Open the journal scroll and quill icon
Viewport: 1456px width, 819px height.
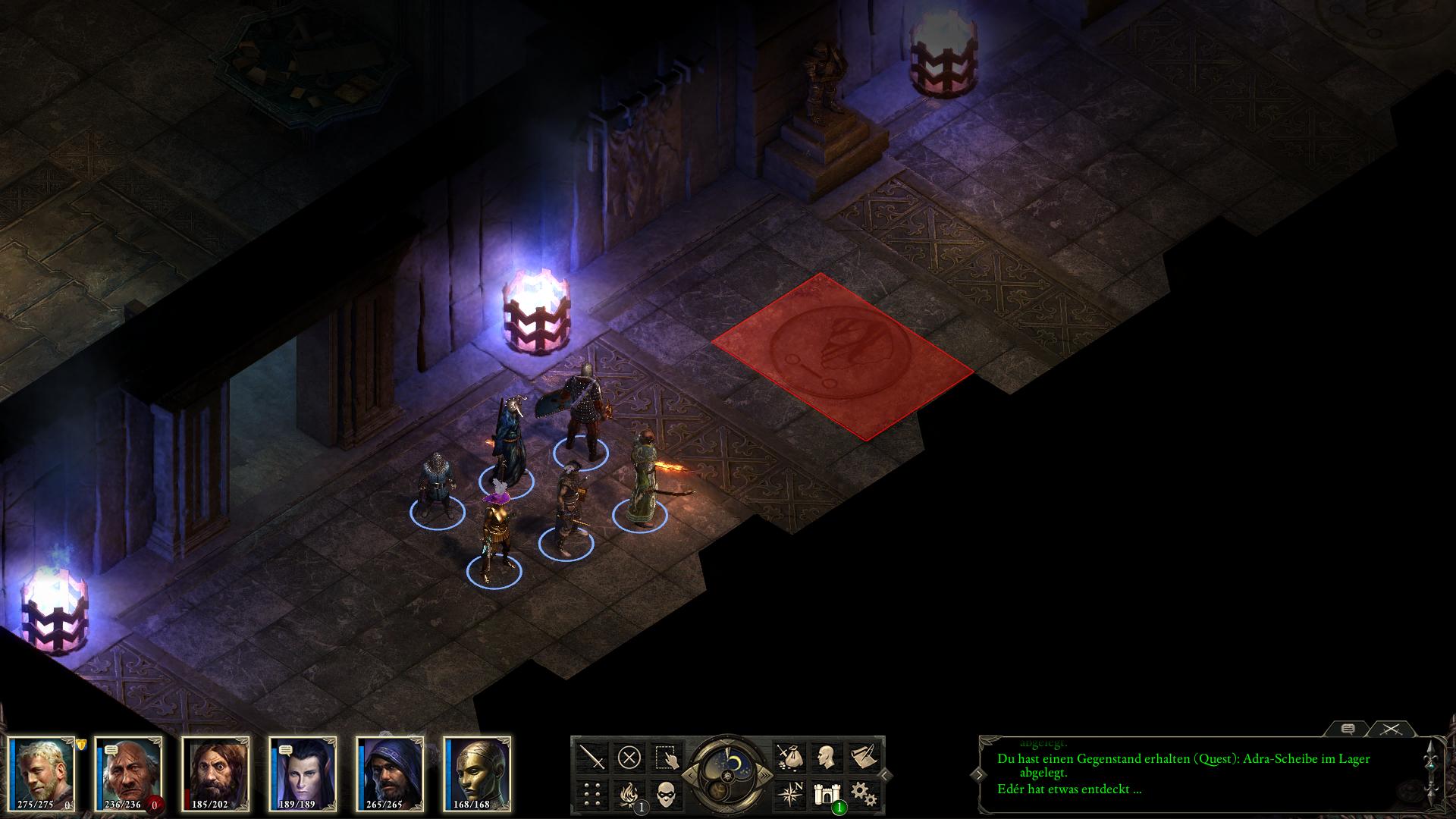point(863,757)
